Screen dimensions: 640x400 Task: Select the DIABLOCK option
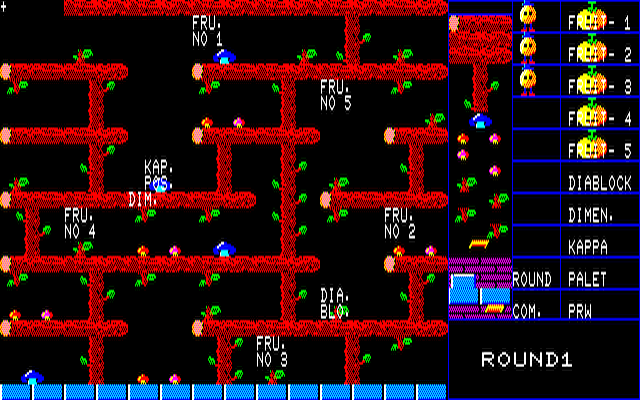tap(600, 183)
